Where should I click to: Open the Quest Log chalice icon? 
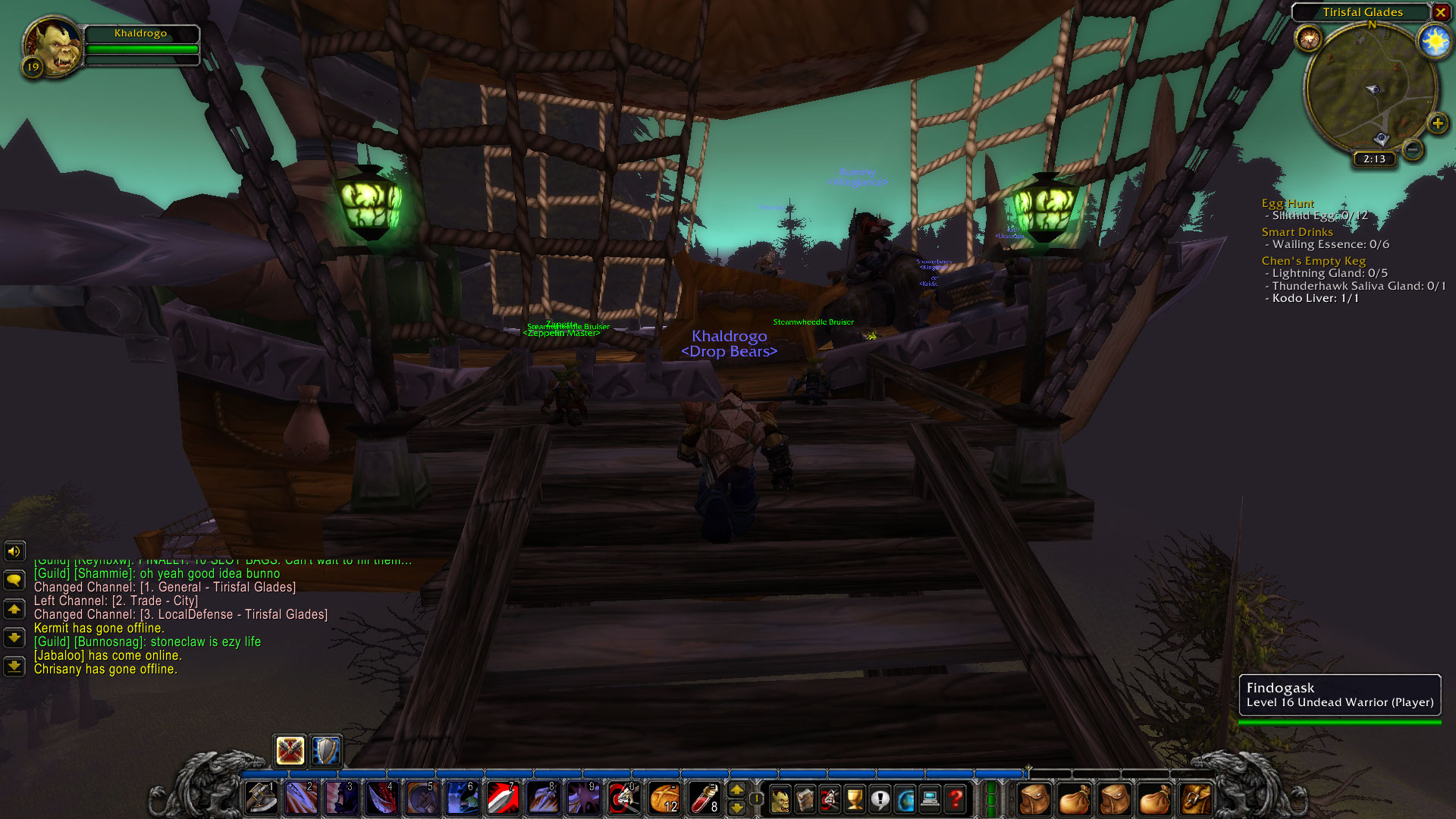click(855, 798)
